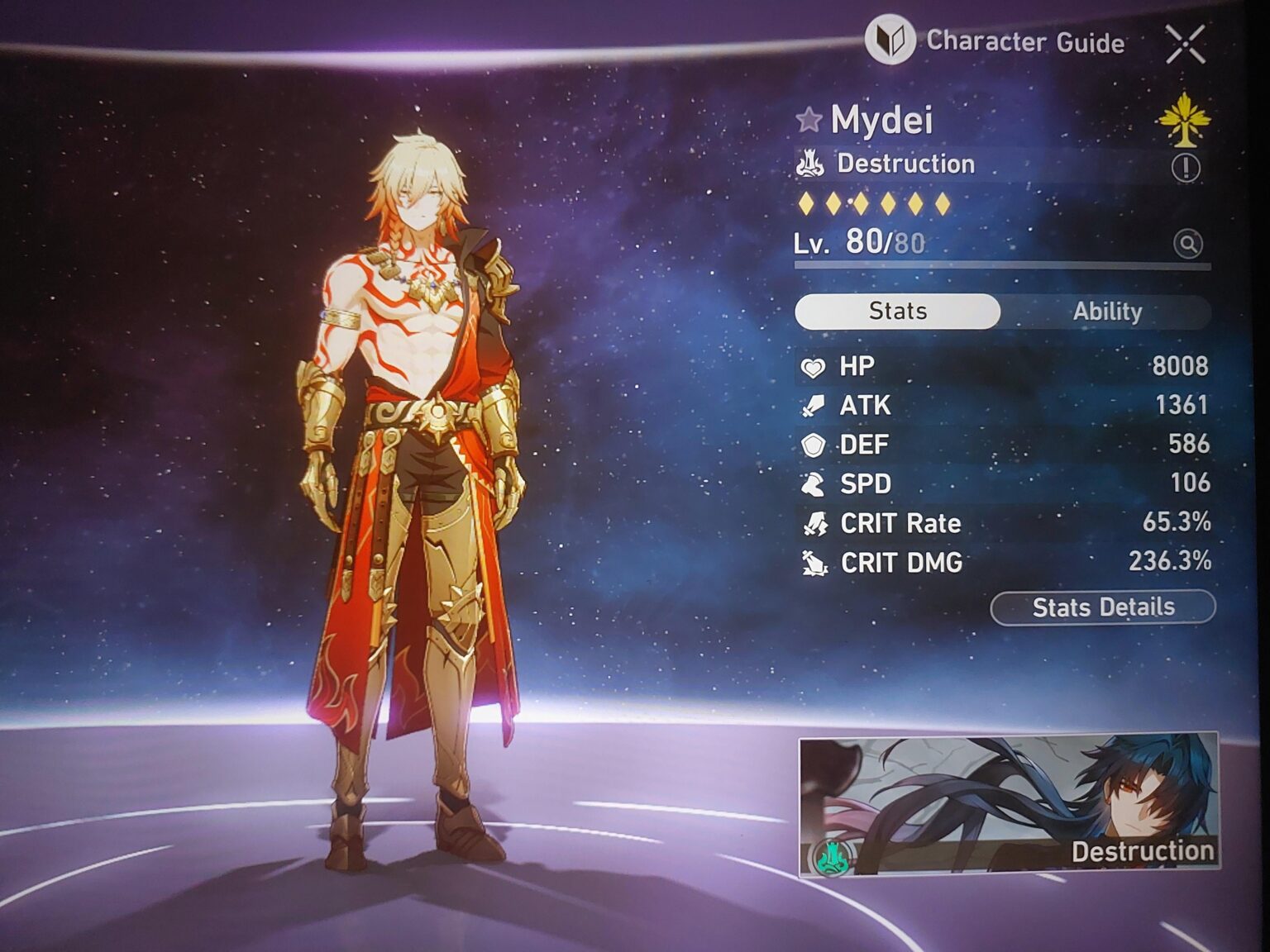
Task: Show info via the exclamation mark icon
Action: (1186, 168)
